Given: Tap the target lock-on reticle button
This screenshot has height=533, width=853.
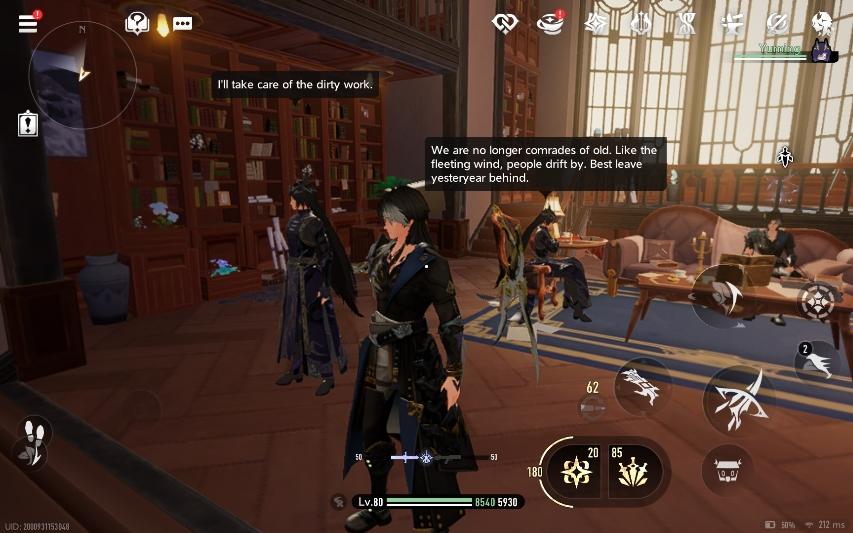Looking at the screenshot, I should [818, 300].
